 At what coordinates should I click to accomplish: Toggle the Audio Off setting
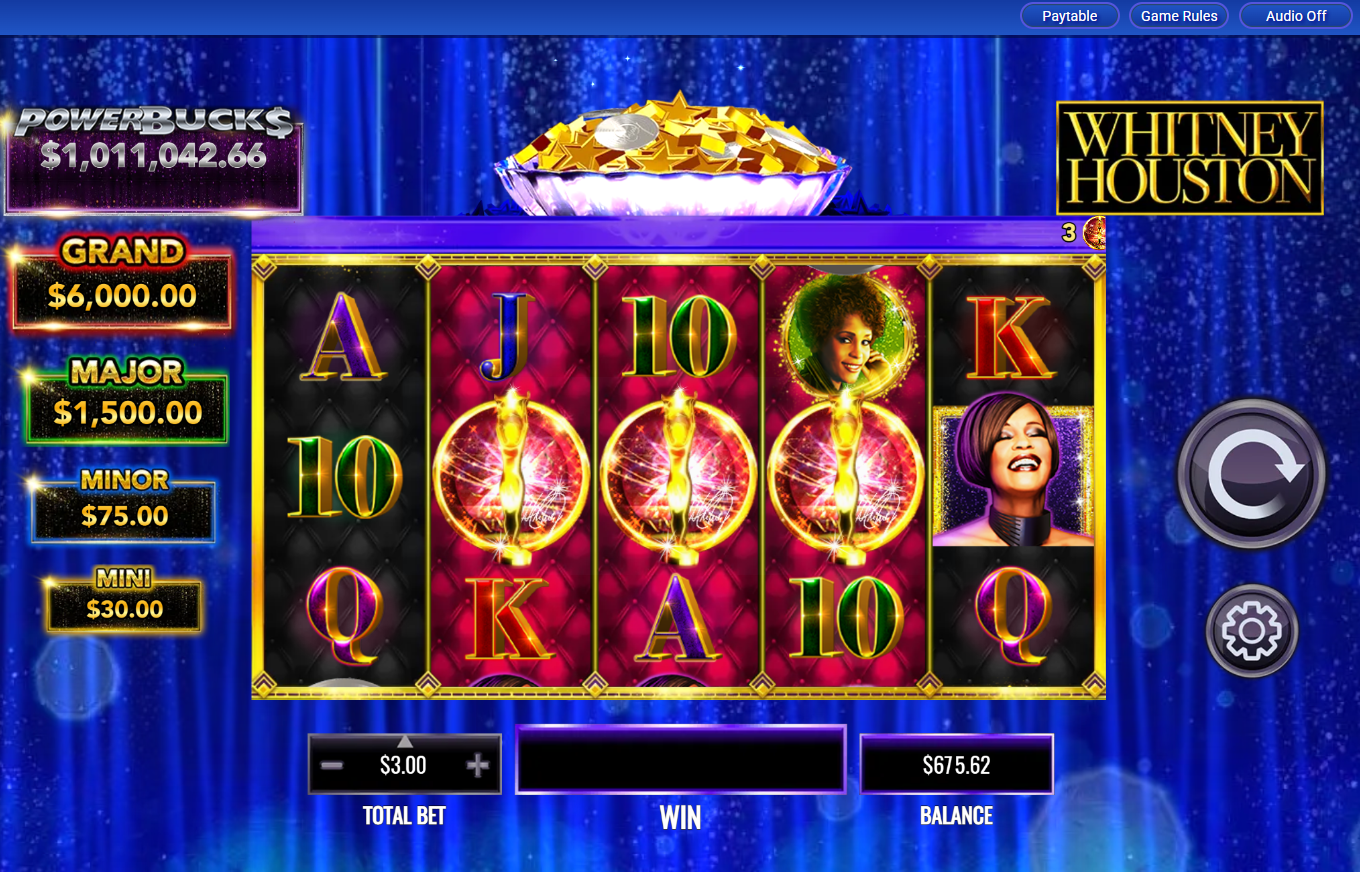pos(1295,16)
